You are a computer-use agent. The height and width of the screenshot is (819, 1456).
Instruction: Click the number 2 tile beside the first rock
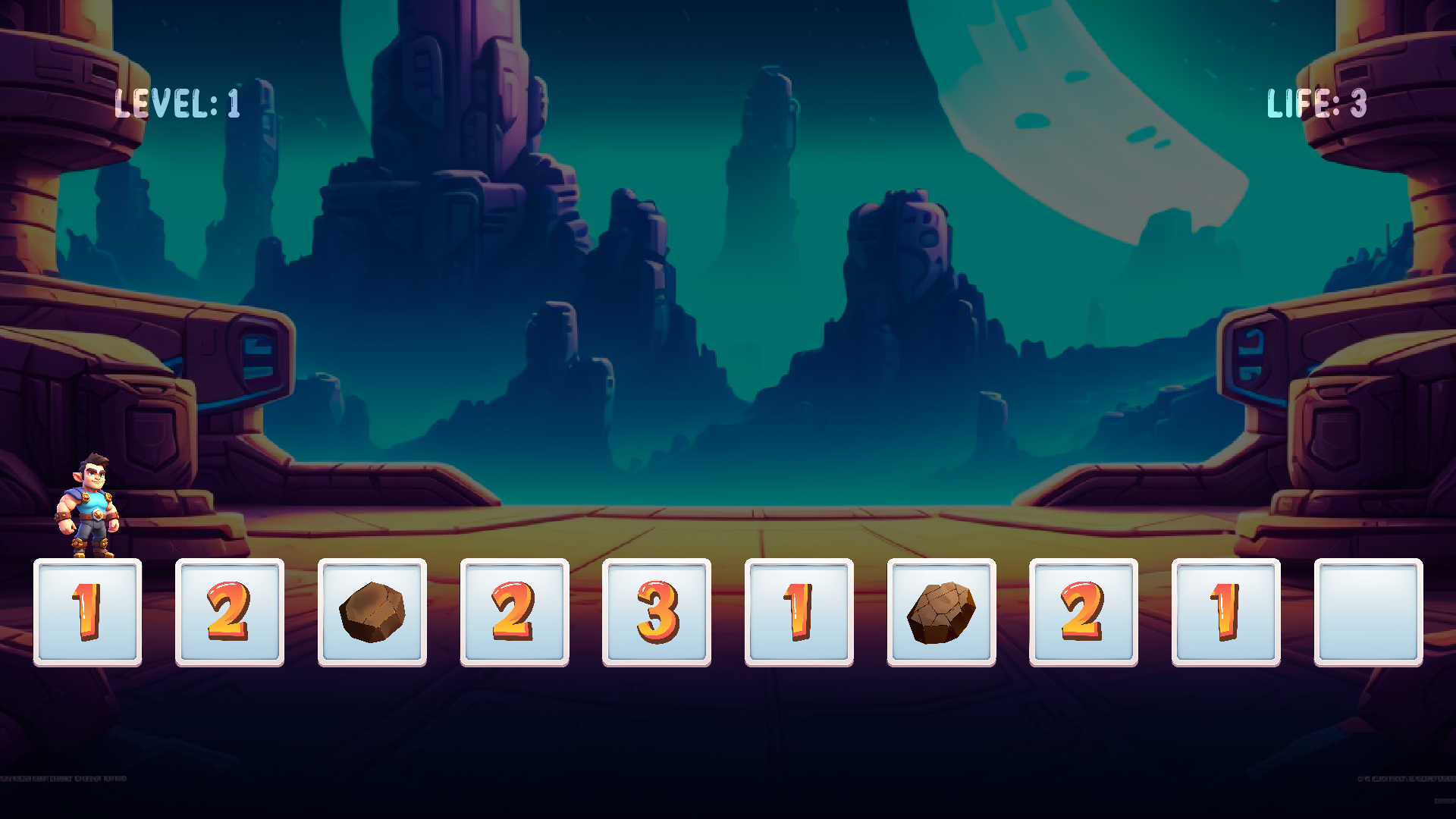click(x=513, y=614)
